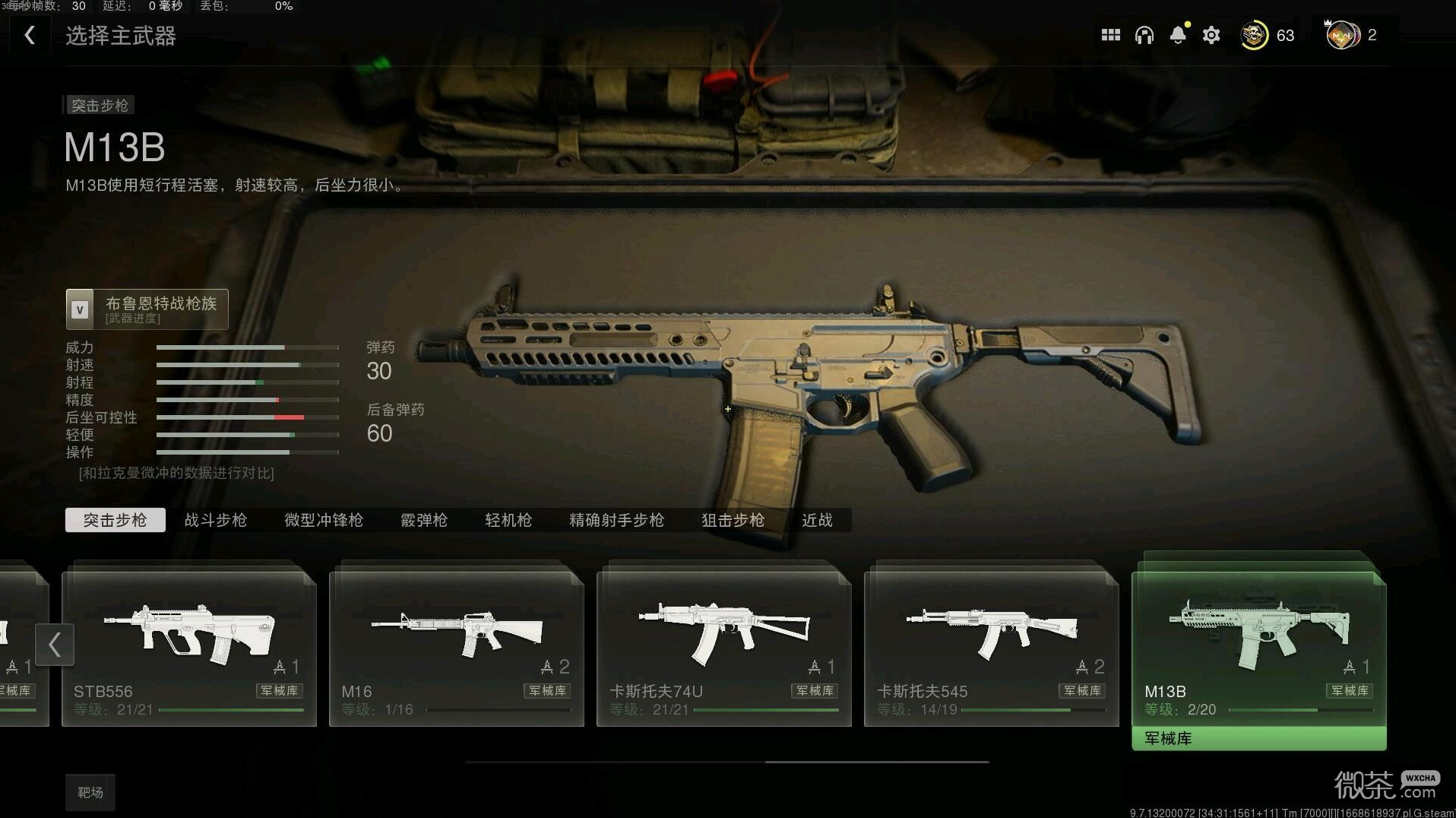This screenshot has height=818, width=1456.
Task: Go back using the top-left arrow
Action: tap(30, 35)
